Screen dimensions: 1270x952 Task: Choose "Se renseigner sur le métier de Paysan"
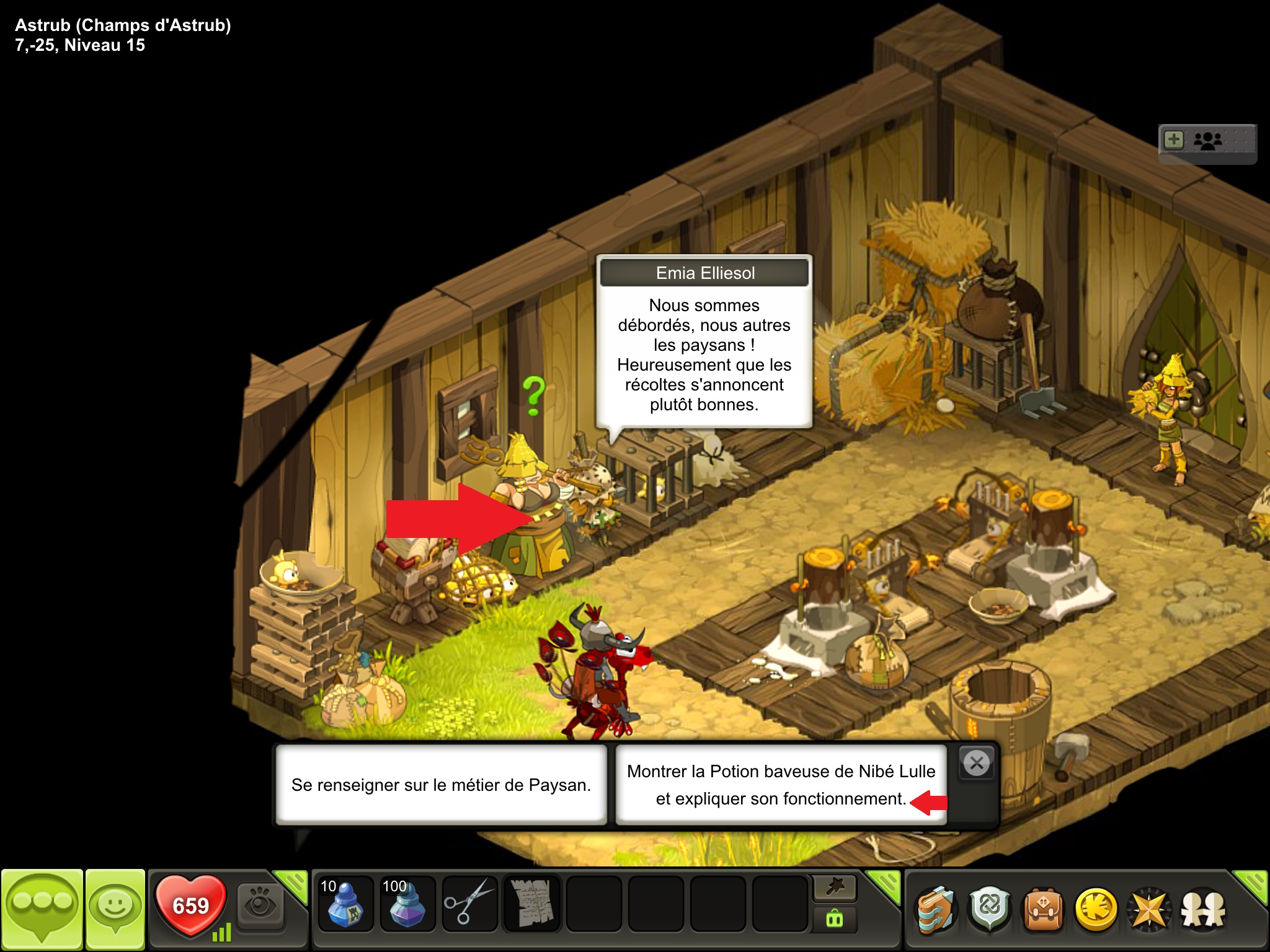click(441, 785)
